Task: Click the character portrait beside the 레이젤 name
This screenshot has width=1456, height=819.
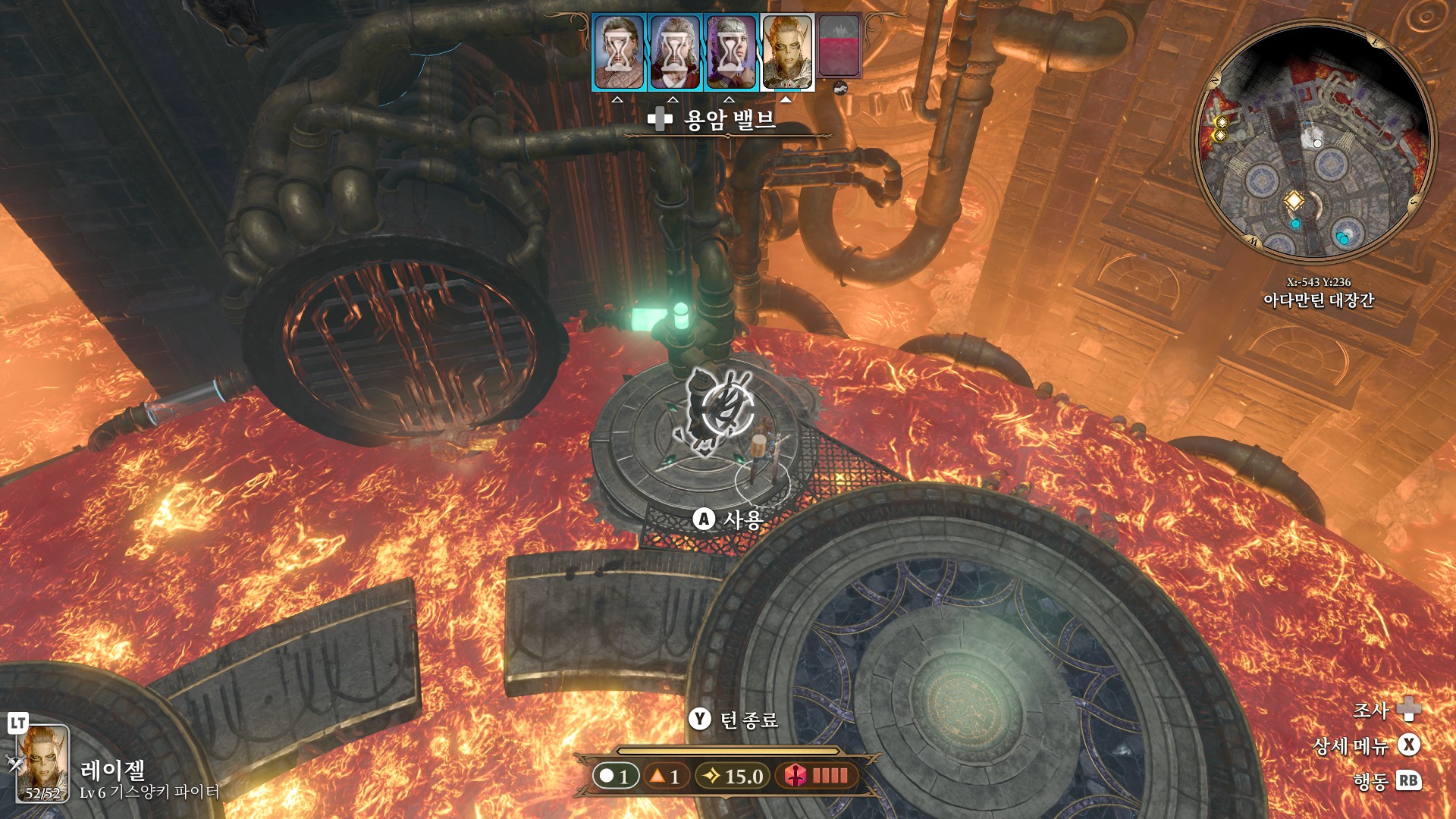Action: (43, 764)
